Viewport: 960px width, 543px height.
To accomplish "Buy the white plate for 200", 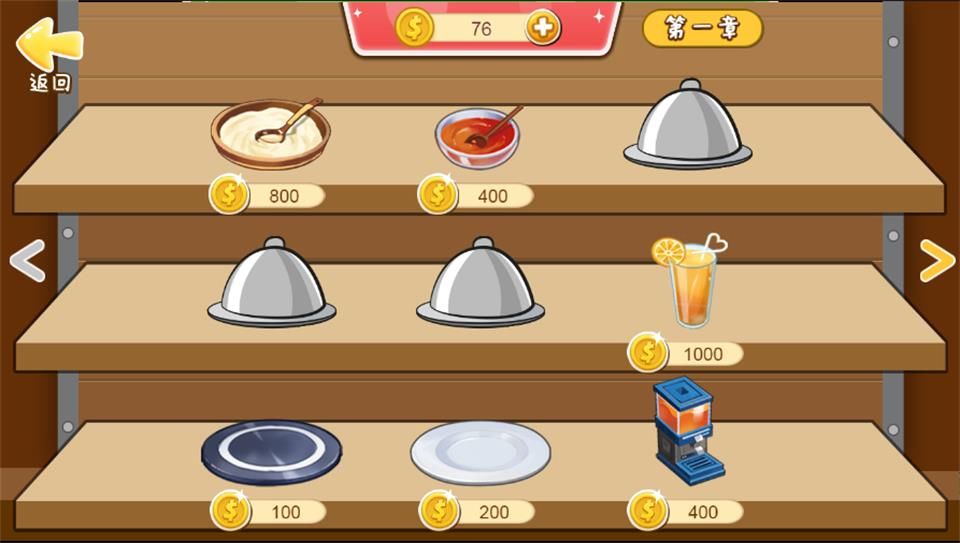I will pyautogui.click(x=476, y=512).
